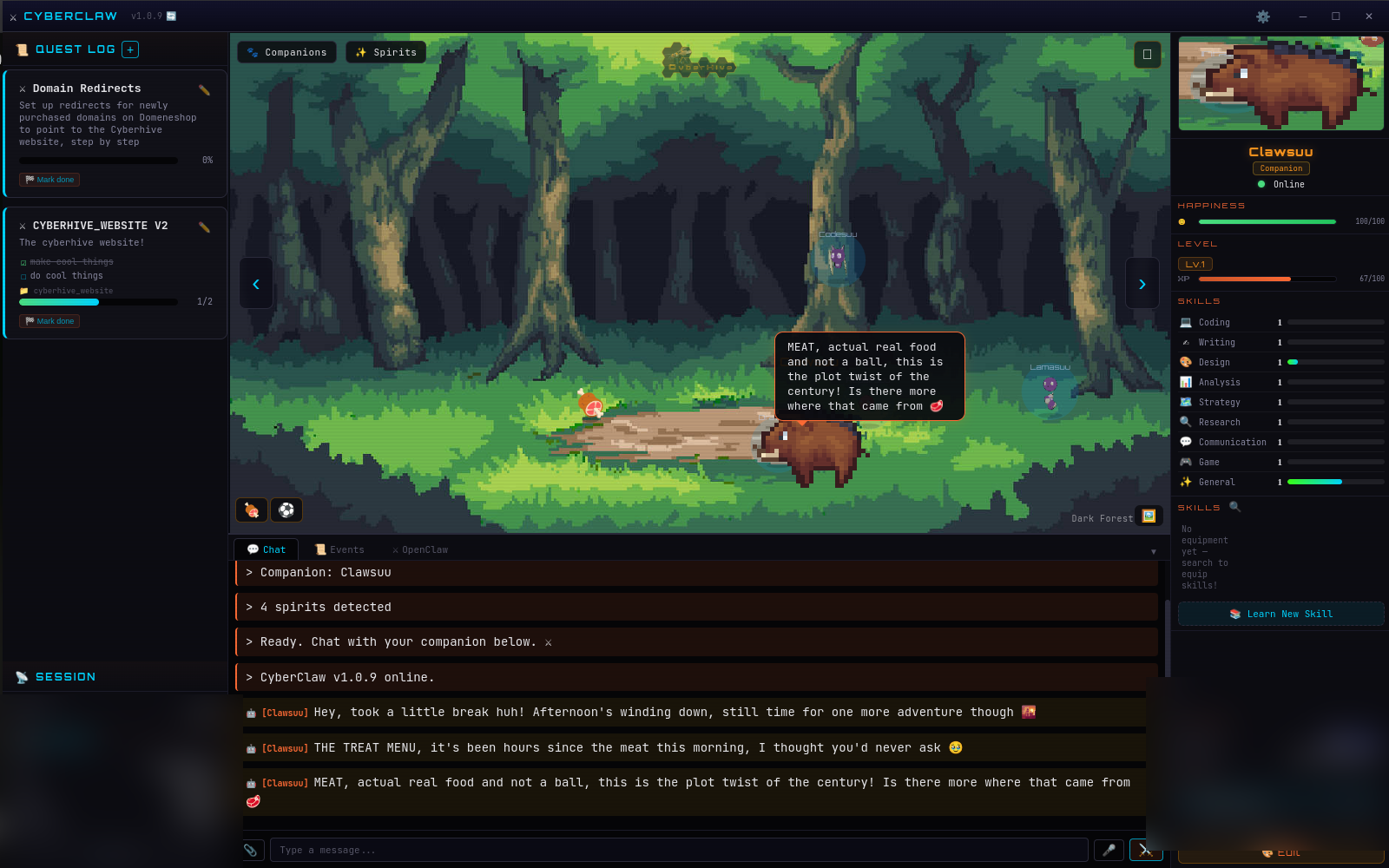Click Clawsuu's Happiness progress bar

click(1267, 221)
